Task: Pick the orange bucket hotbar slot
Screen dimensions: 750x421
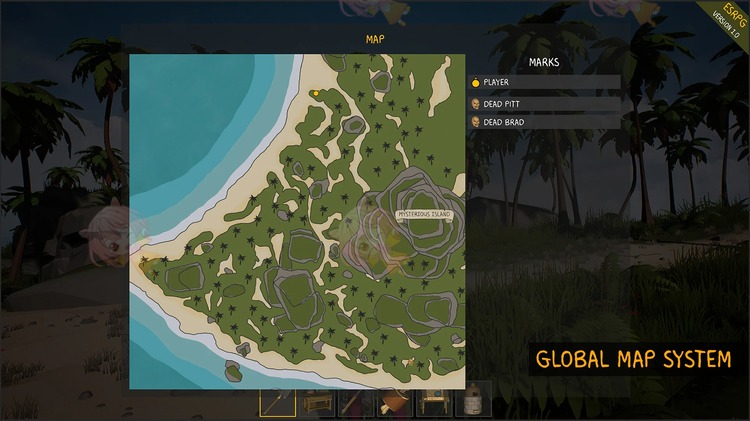Action: point(395,402)
